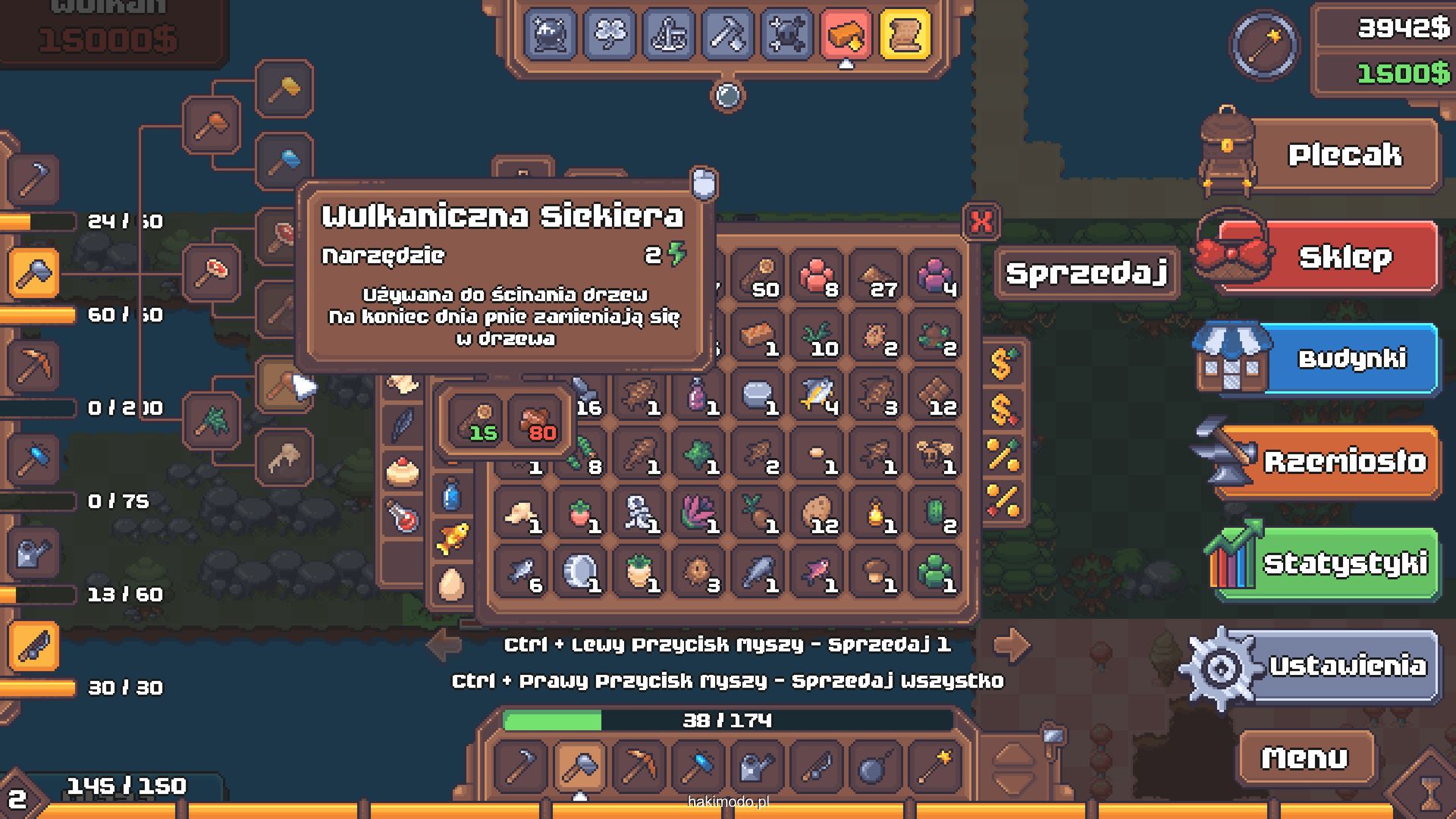
Task: Select the potato stack of 12
Action: pos(817,513)
